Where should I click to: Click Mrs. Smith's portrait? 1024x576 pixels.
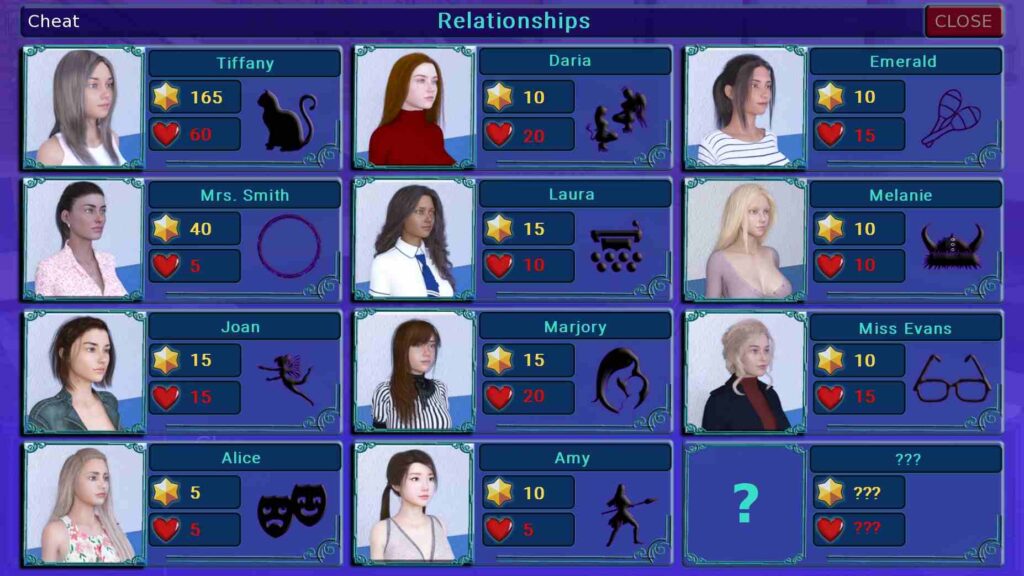click(84, 239)
